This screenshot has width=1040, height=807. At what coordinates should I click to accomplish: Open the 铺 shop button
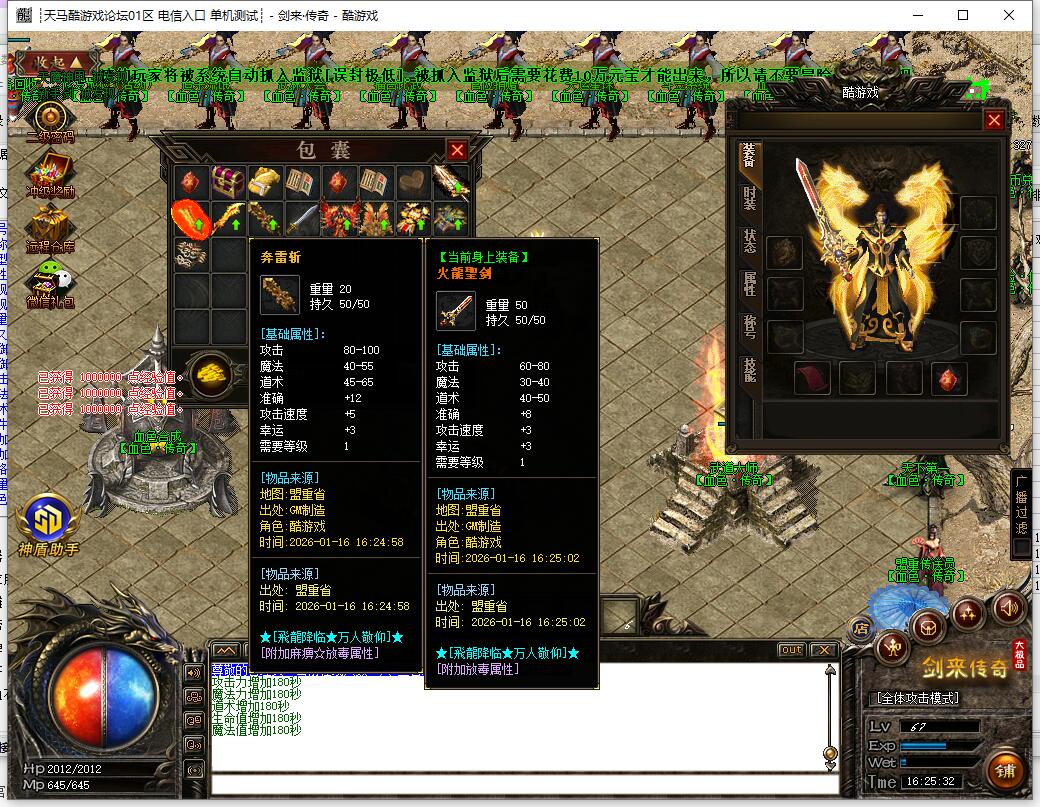point(1005,770)
